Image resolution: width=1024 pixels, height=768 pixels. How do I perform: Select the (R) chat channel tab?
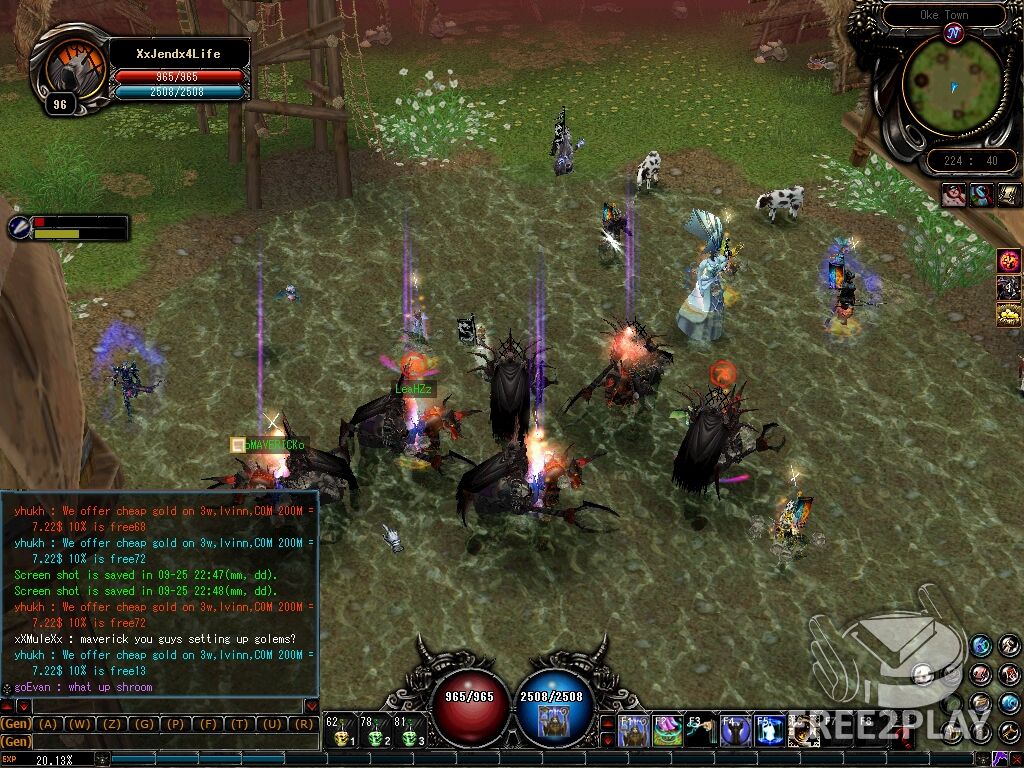[301, 723]
